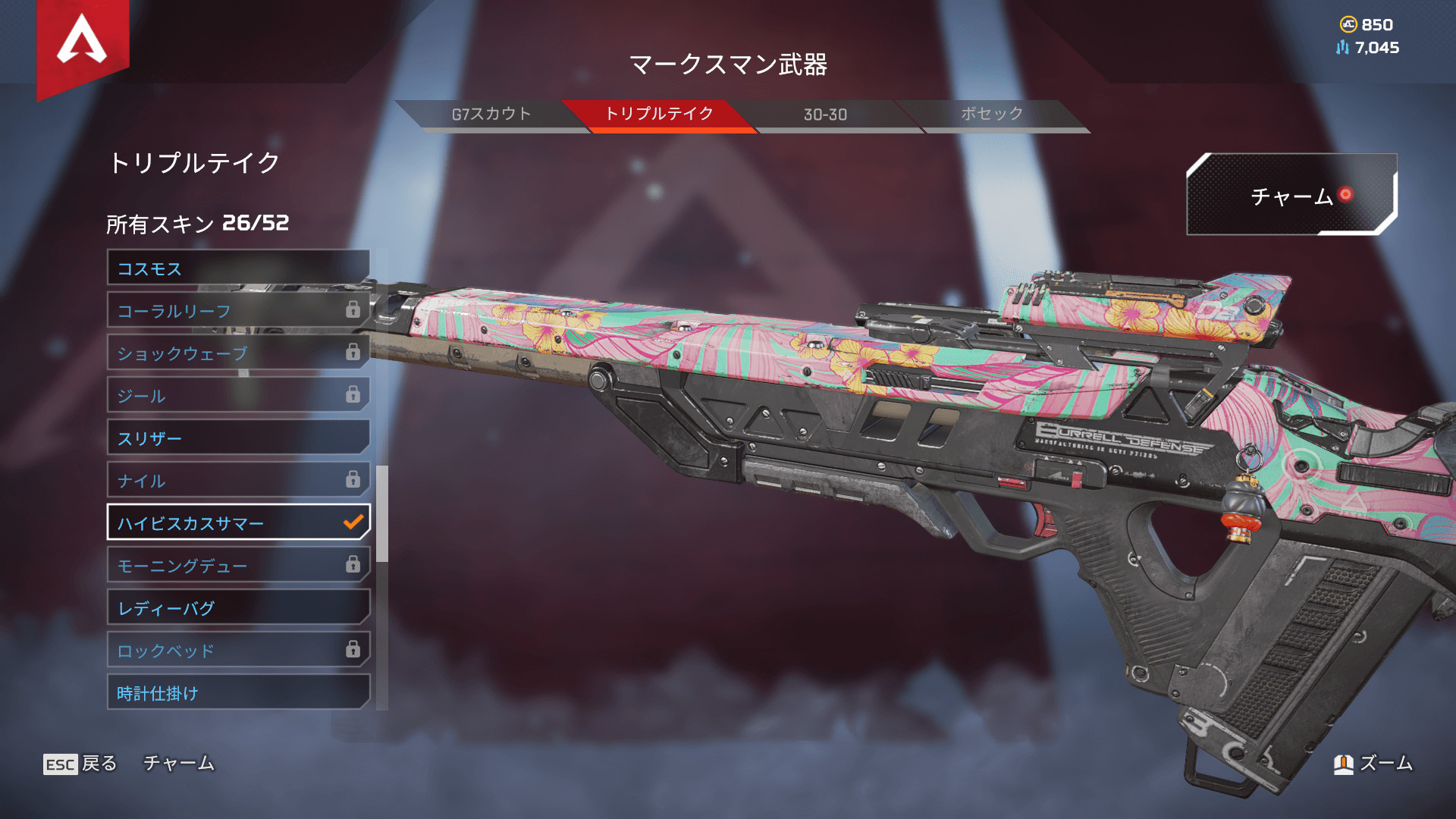
Task: Open the 30-30 weapon tab
Action: point(825,115)
